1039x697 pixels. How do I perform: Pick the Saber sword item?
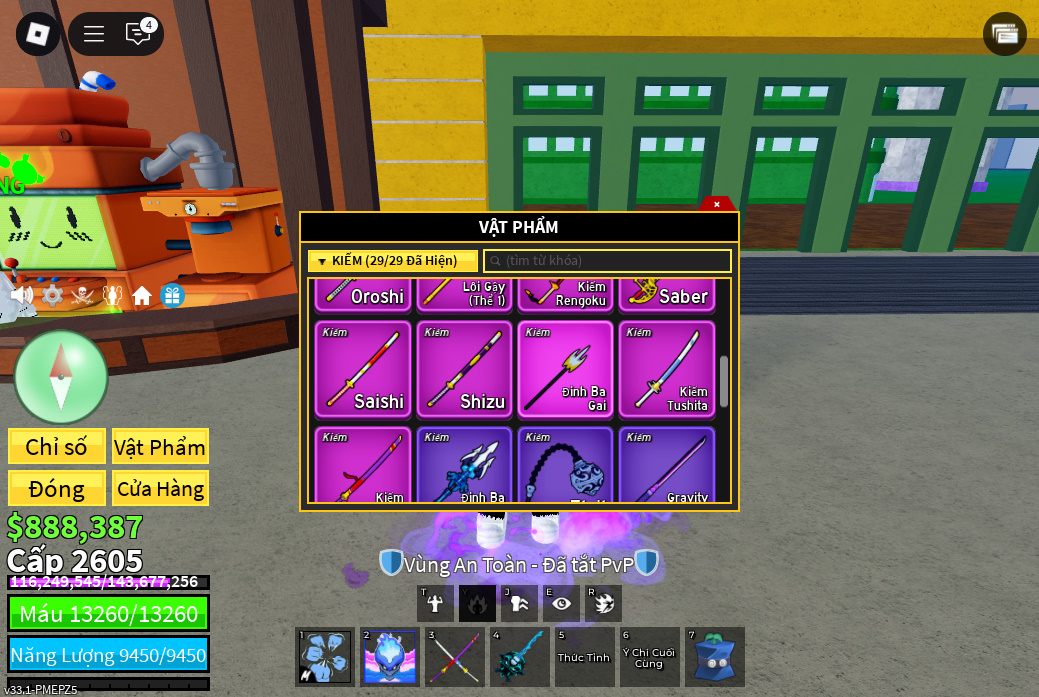tap(666, 294)
